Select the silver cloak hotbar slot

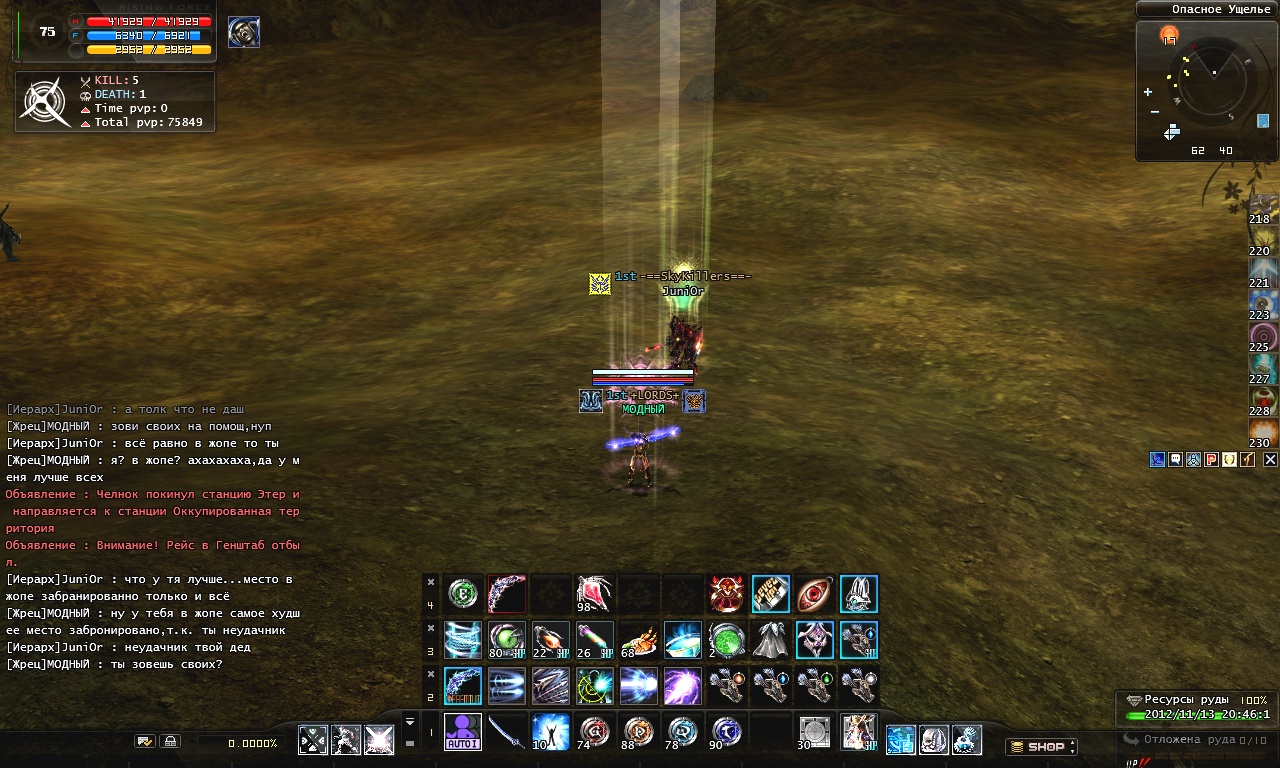point(771,640)
